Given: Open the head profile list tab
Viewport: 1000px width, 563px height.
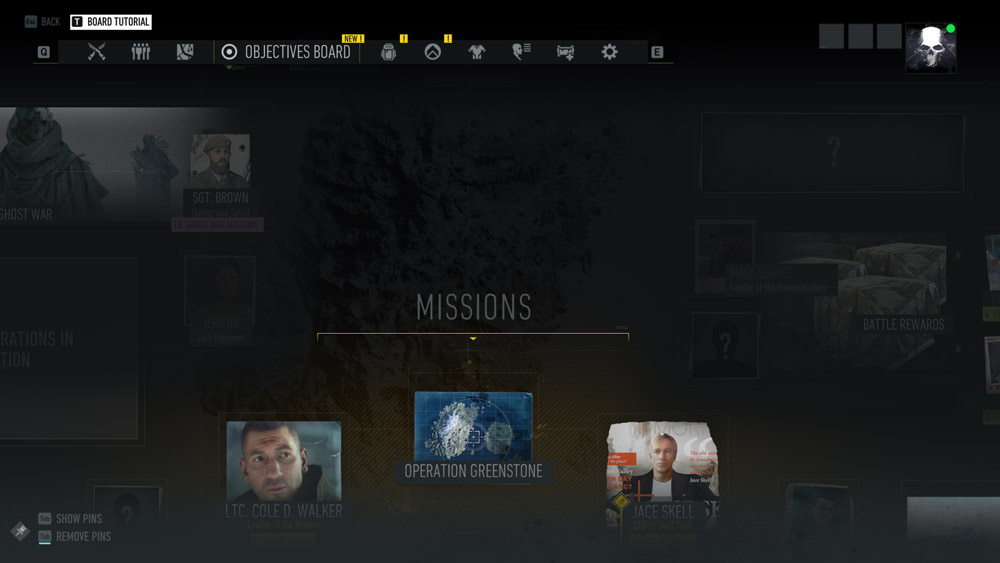Looking at the screenshot, I should (x=521, y=52).
